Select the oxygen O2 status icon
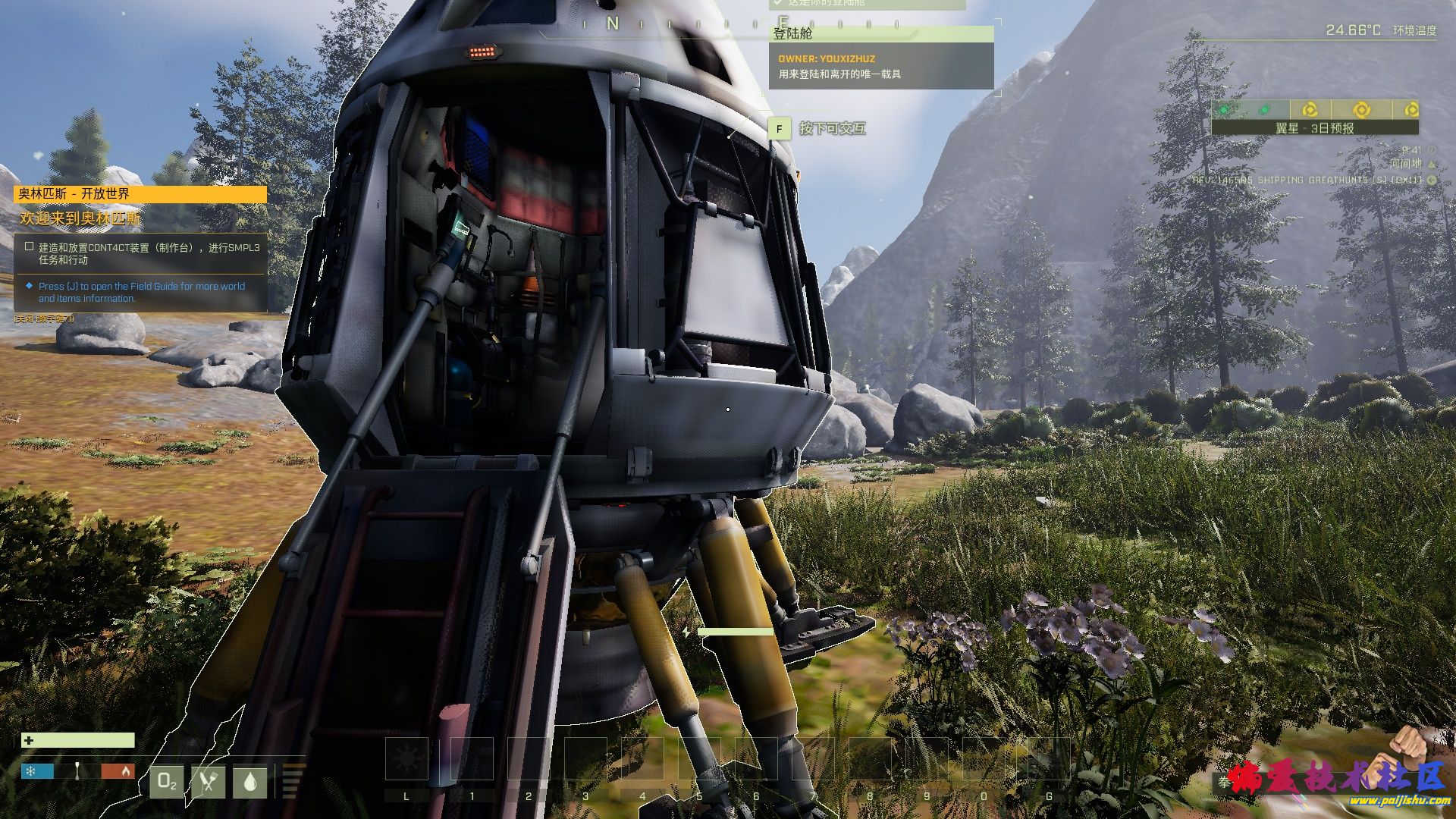Viewport: 1456px width, 819px height. [x=168, y=781]
